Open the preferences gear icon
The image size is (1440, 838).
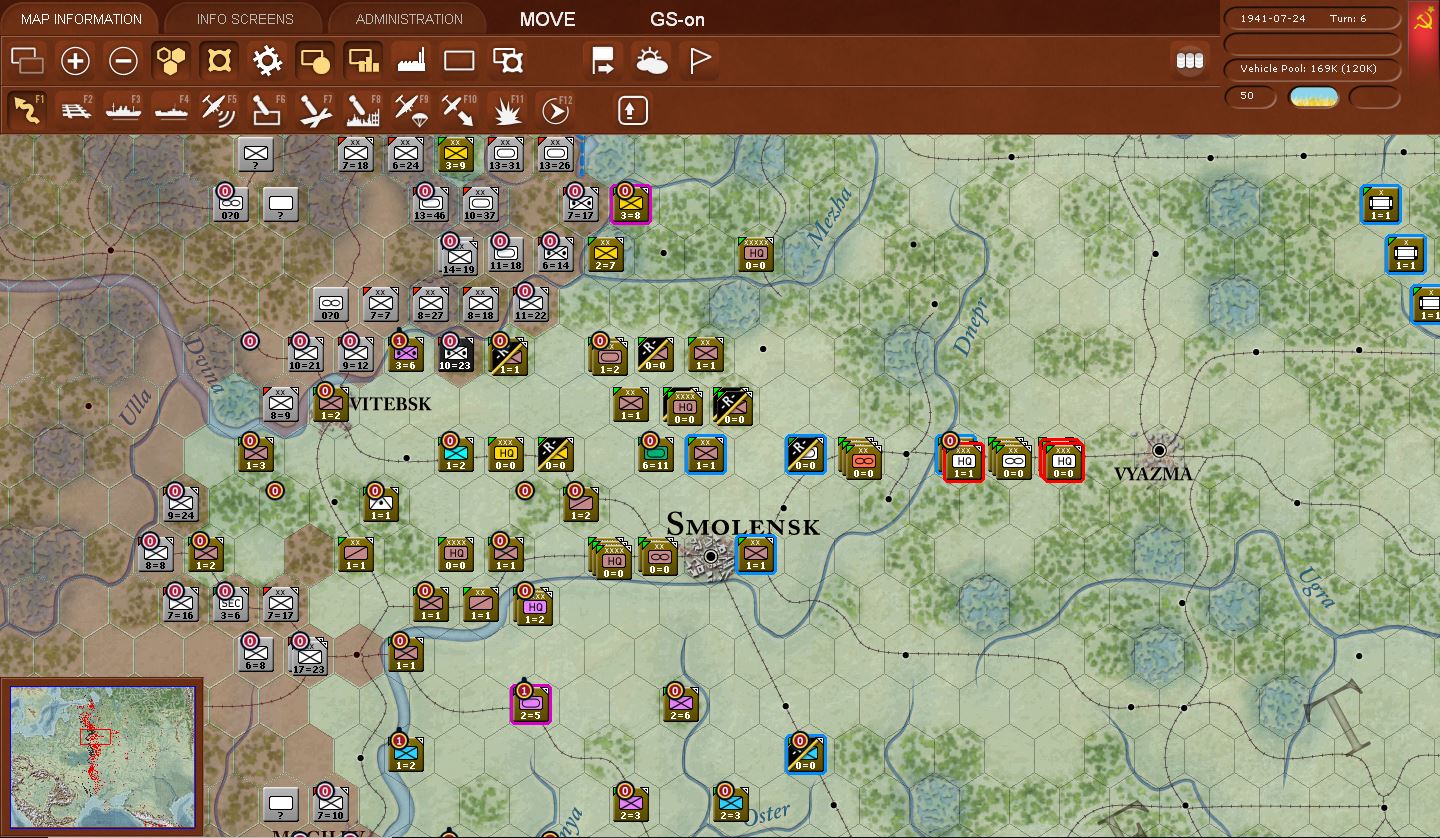(x=265, y=61)
